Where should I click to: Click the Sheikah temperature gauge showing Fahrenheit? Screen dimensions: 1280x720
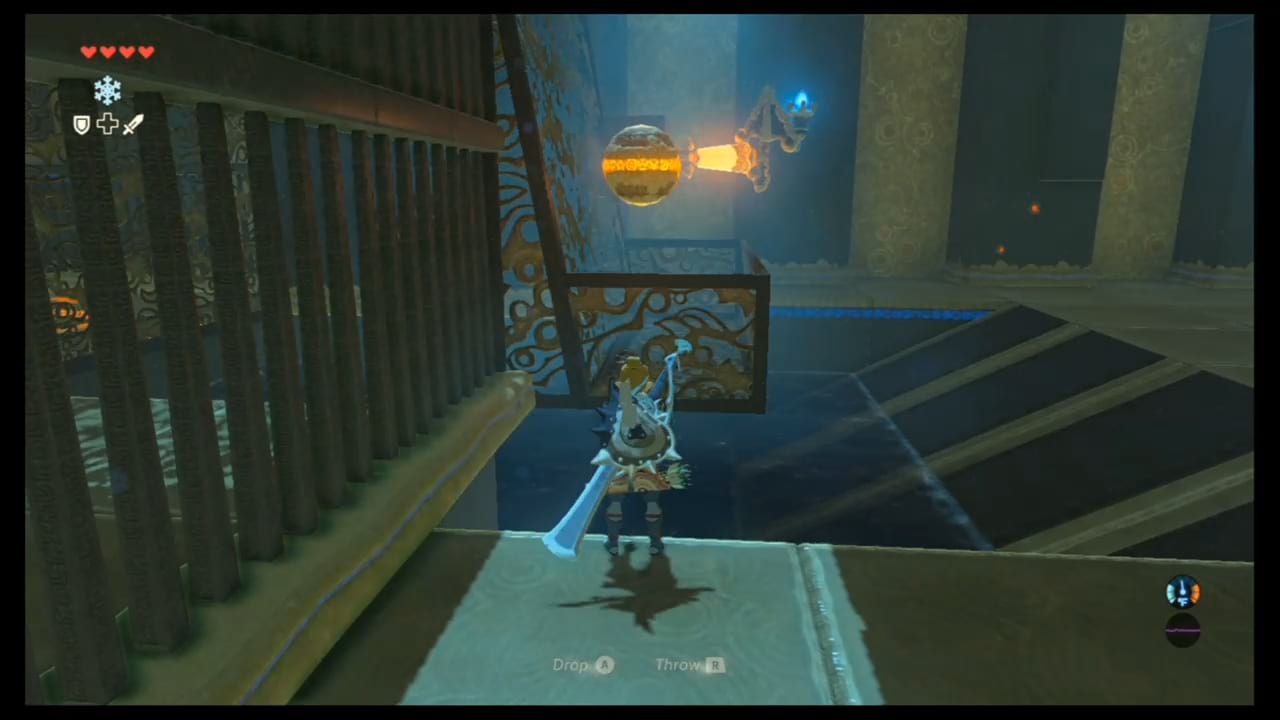pyautogui.click(x=1183, y=593)
